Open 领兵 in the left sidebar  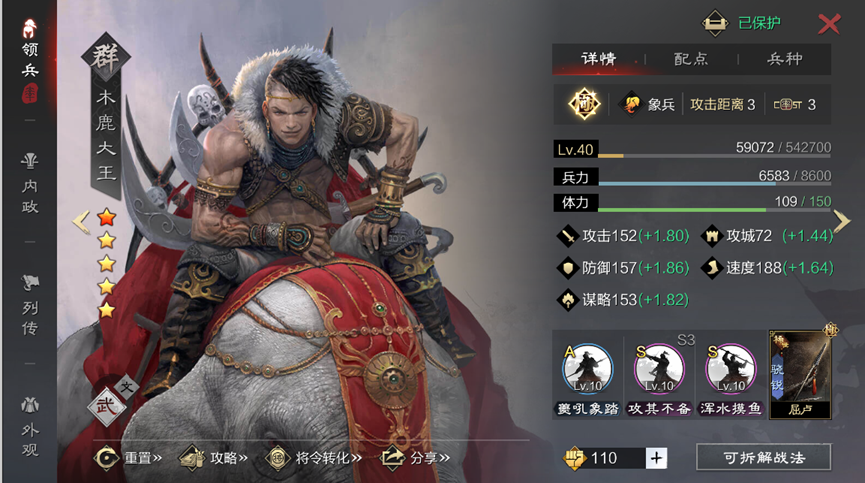[29, 62]
